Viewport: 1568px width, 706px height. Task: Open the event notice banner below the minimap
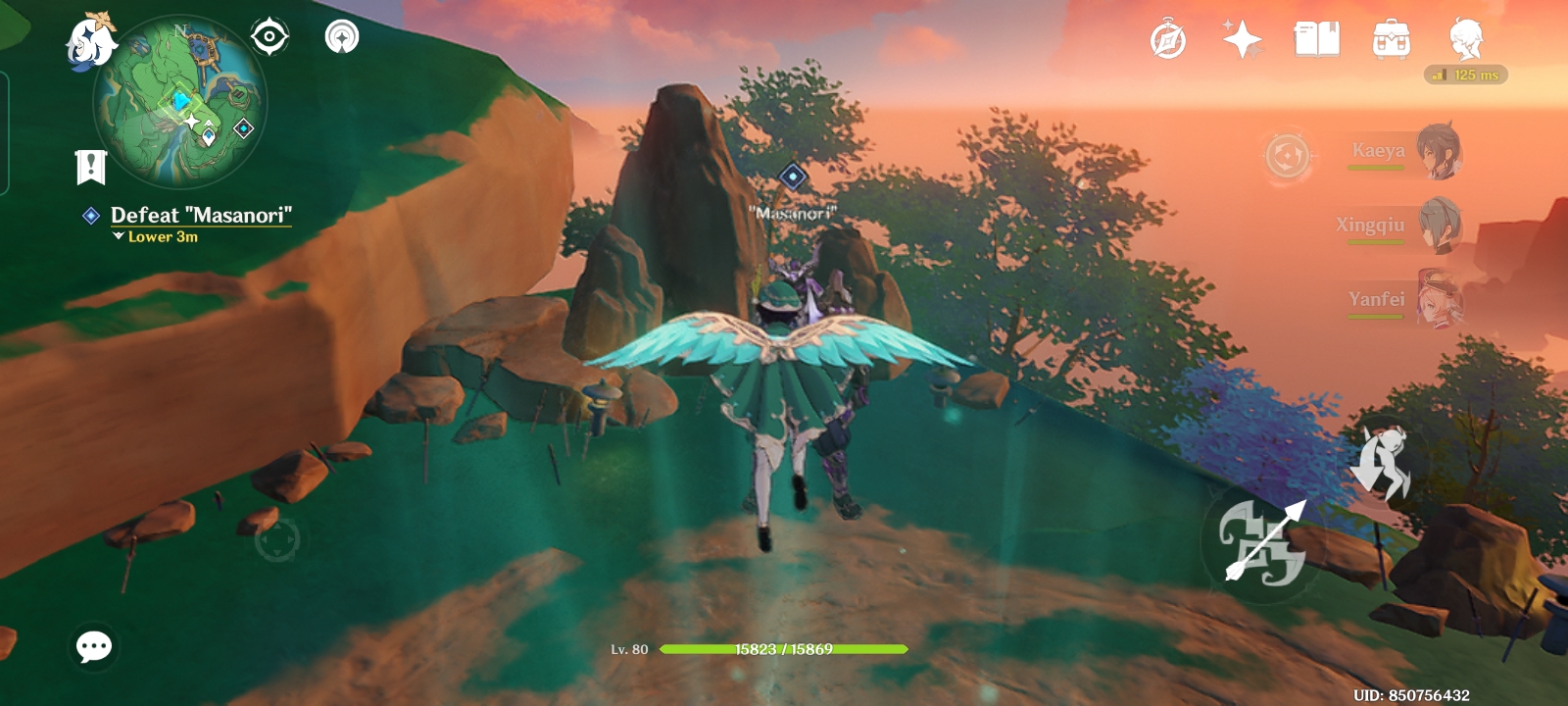(x=89, y=165)
